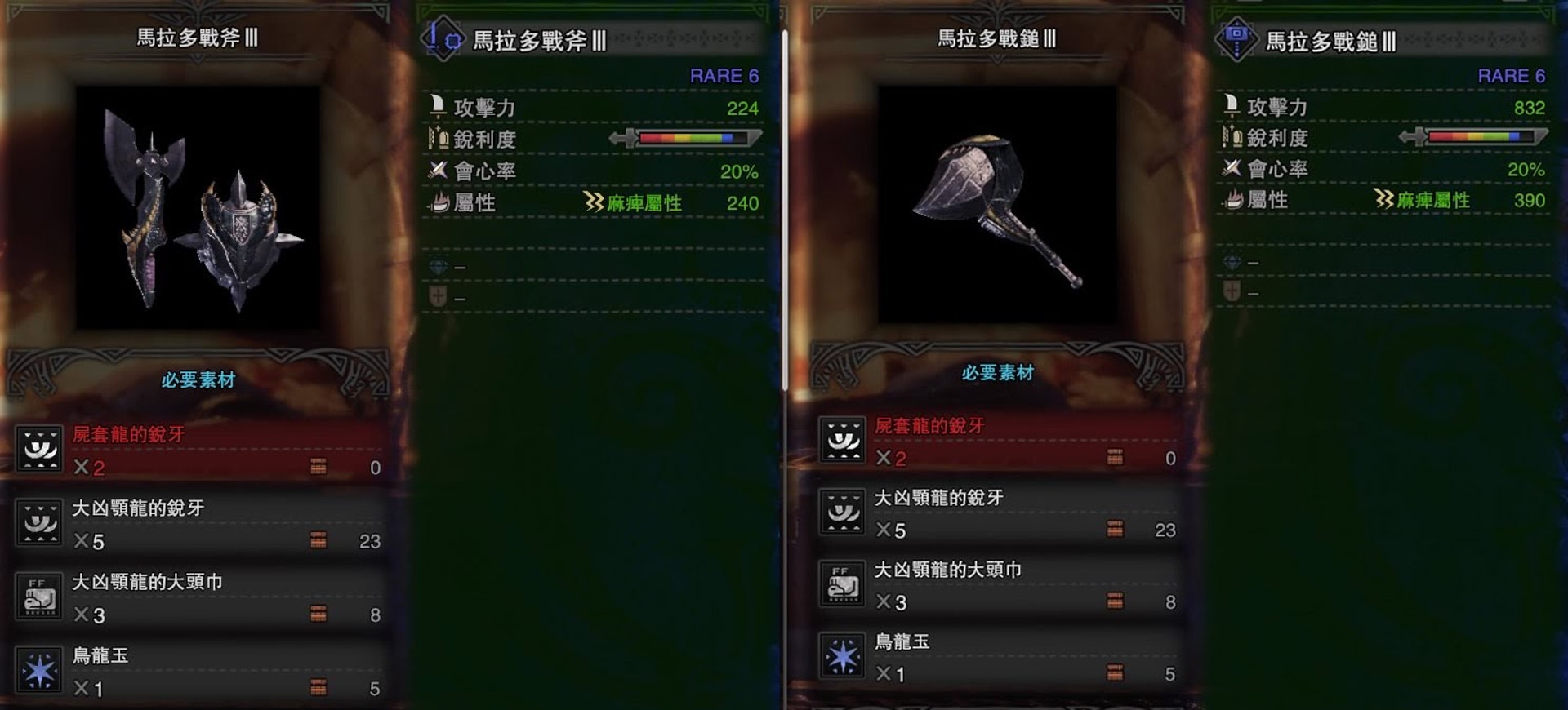Image resolution: width=1568 pixels, height=710 pixels.
Task: Choose 大凶顎龍的銳牙 row in the 戰鎚 material list
Action: pos(1000,513)
